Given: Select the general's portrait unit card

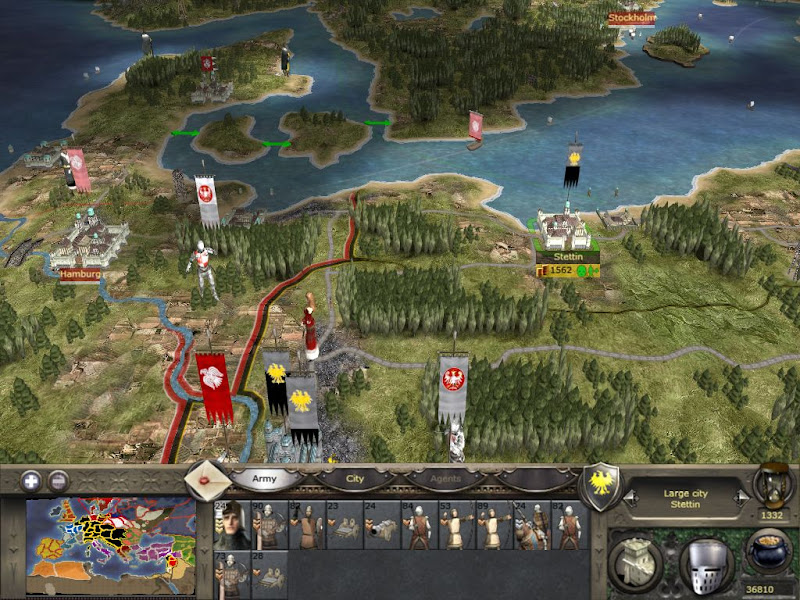Looking at the screenshot, I should click(232, 525).
